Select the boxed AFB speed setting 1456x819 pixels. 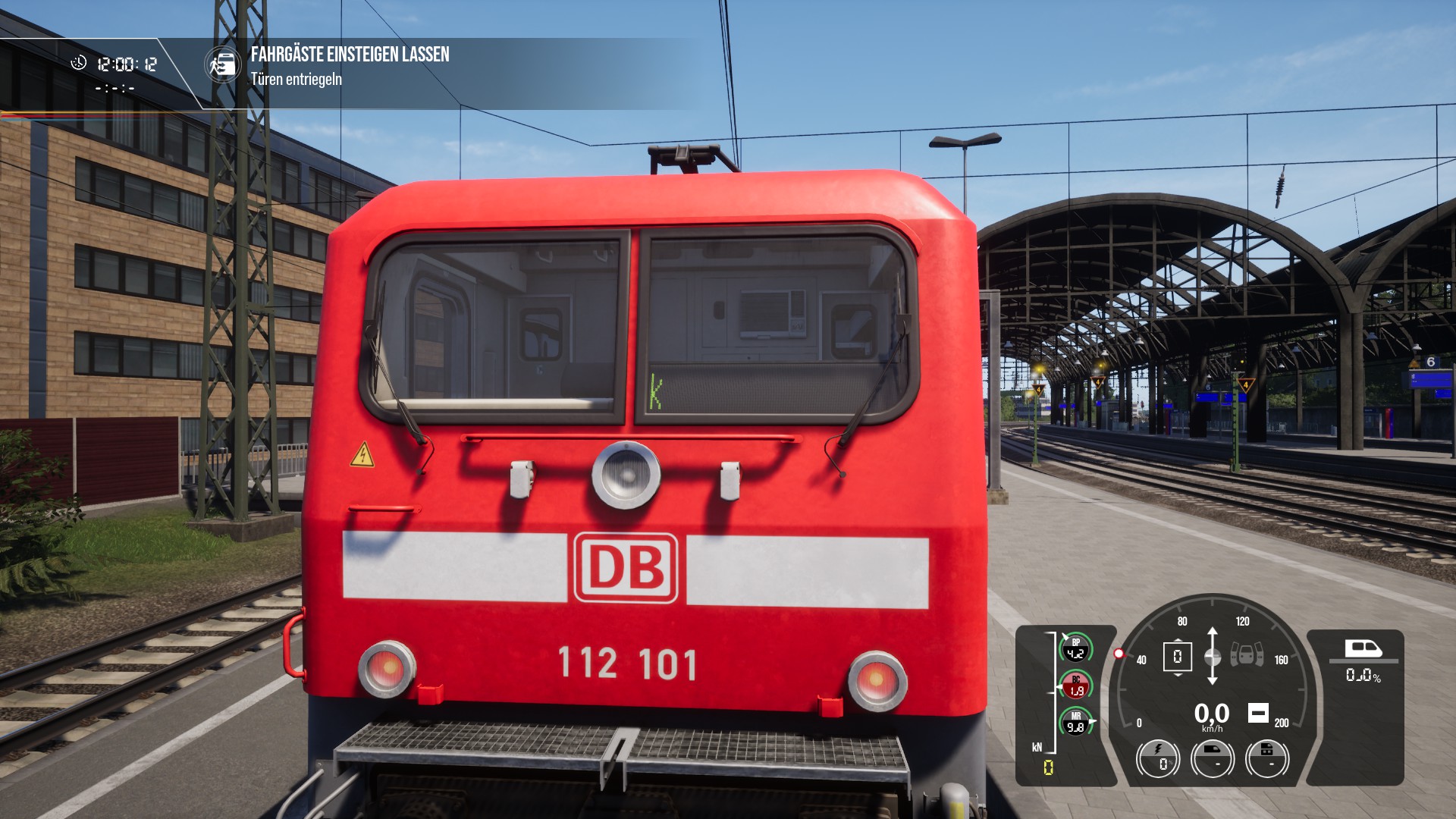pos(1177,656)
